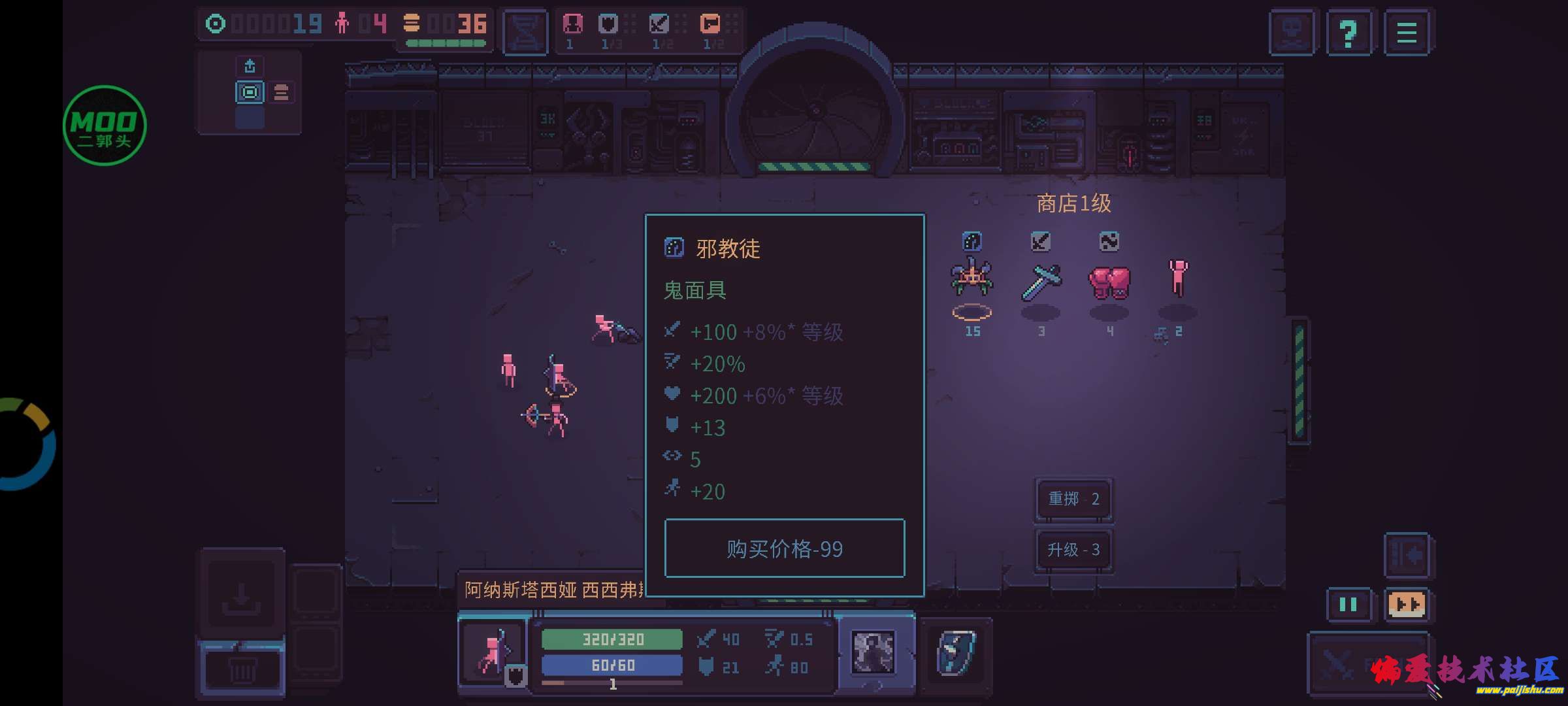Toggle fast-forward speed
The height and width of the screenshot is (706, 1568).
(1407, 605)
